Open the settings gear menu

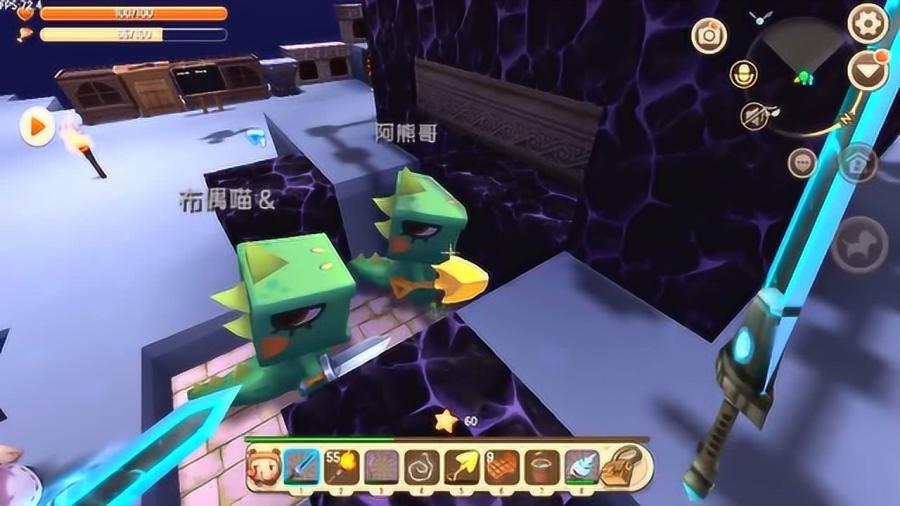click(867, 22)
